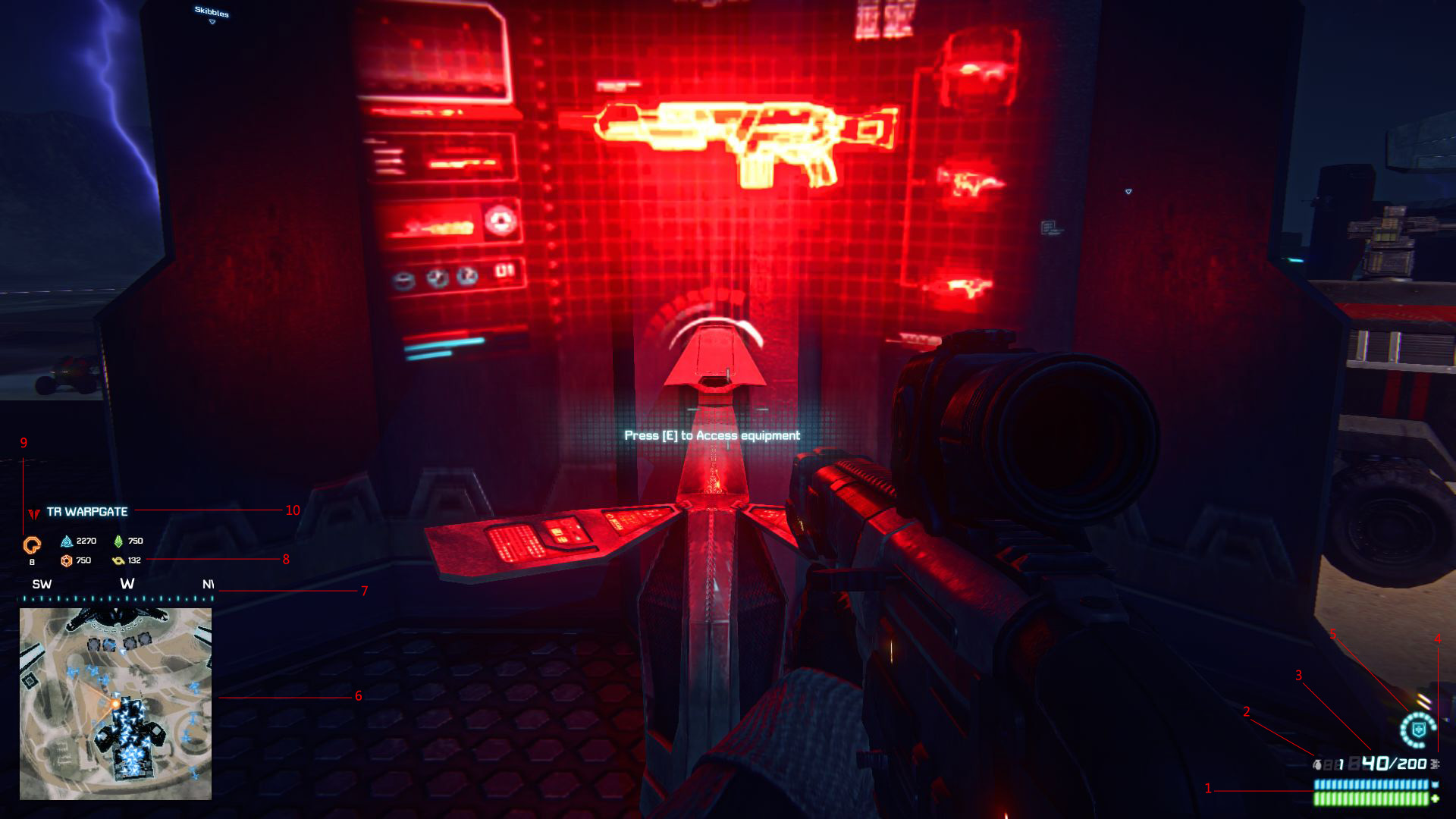This screenshot has width=1456, height=819.
Task: Click the minimap
Action: pyautogui.click(x=115, y=704)
